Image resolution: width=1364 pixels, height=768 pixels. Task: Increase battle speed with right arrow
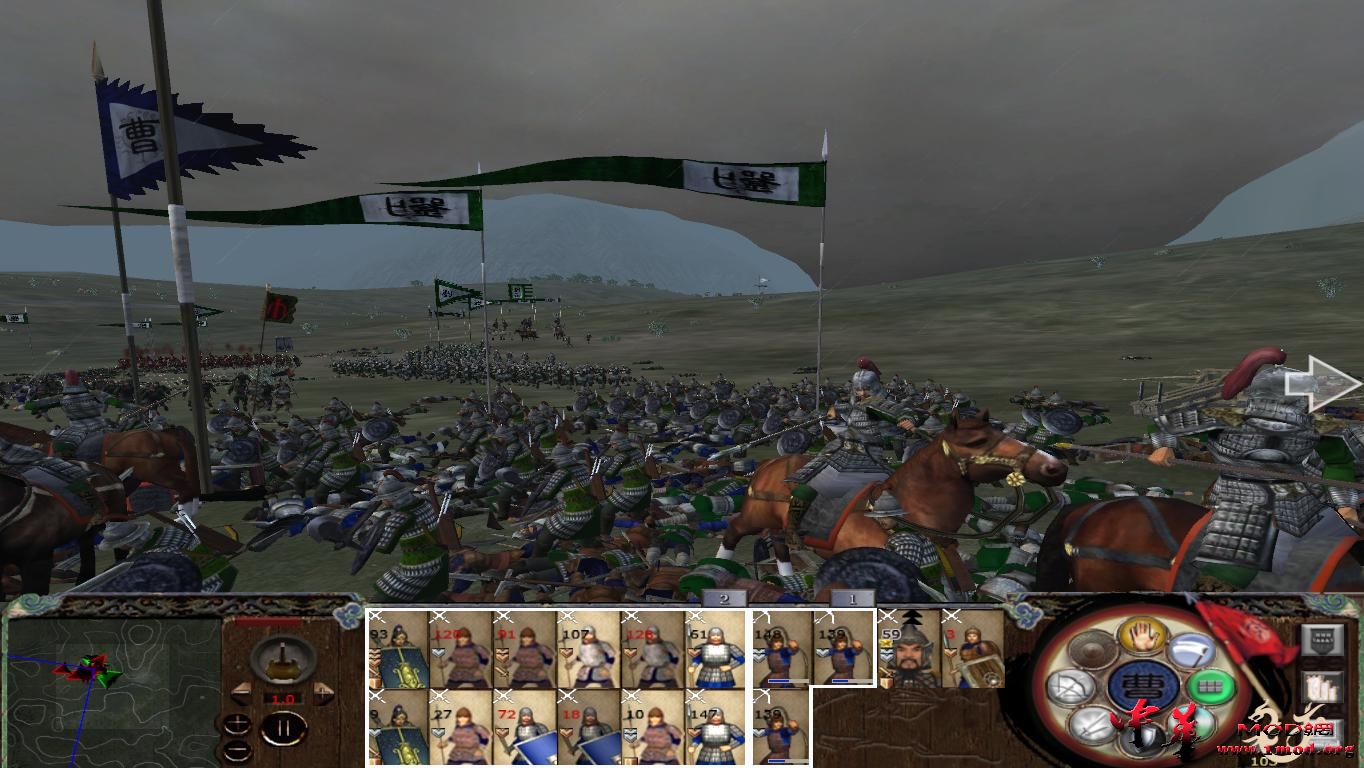click(323, 693)
